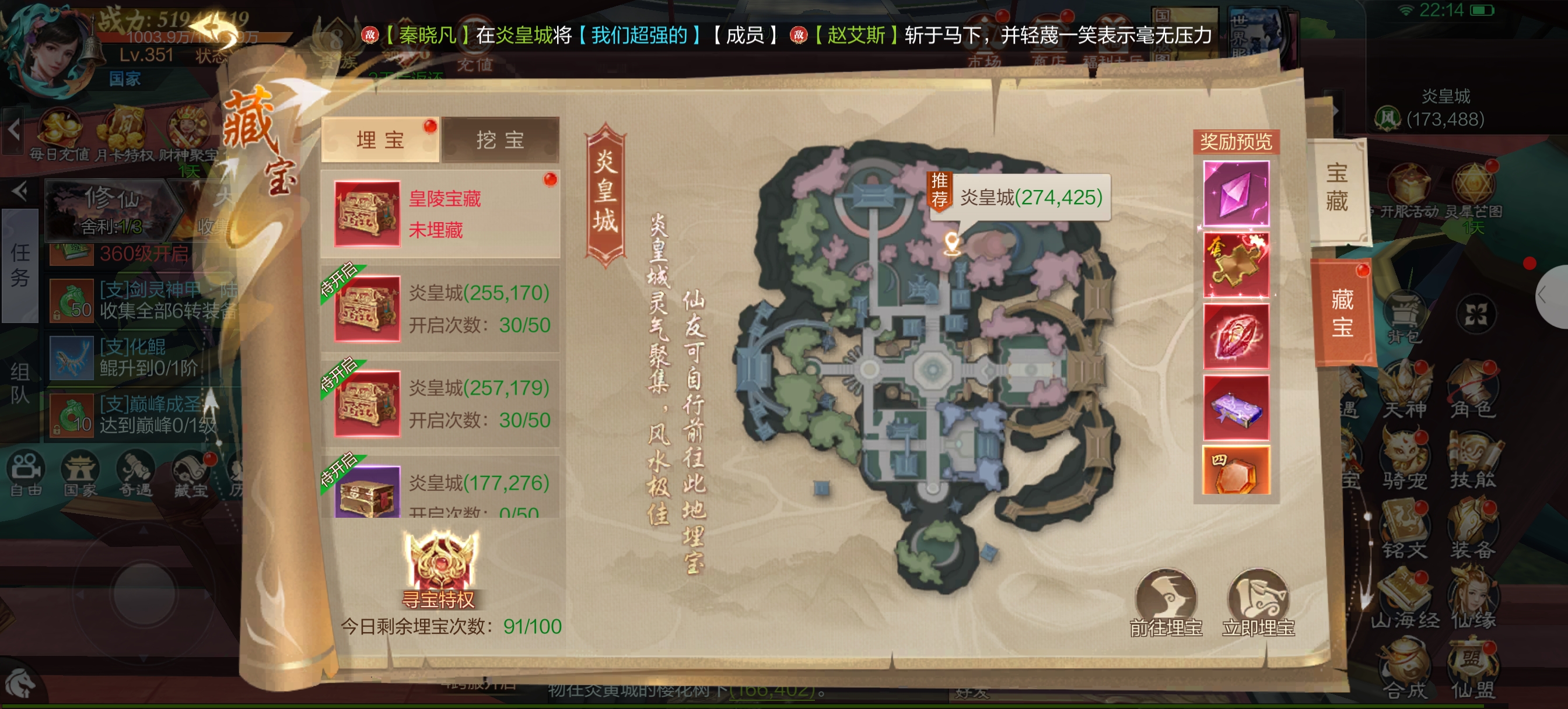Switch to the 挖宝 tab
Screen dimensions: 1568x709
point(500,140)
